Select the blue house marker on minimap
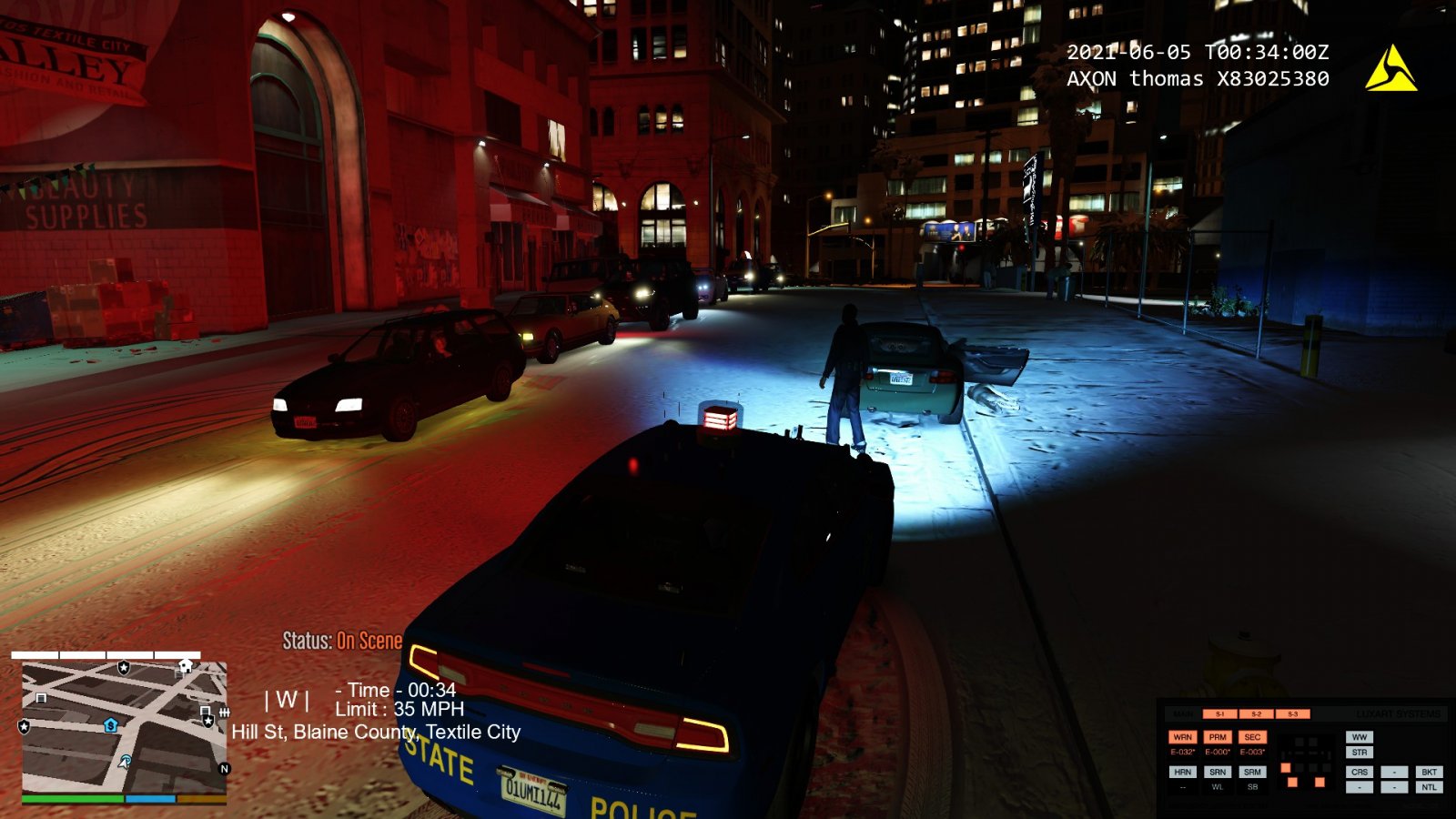Screen dimensions: 1456x819 [x=111, y=725]
